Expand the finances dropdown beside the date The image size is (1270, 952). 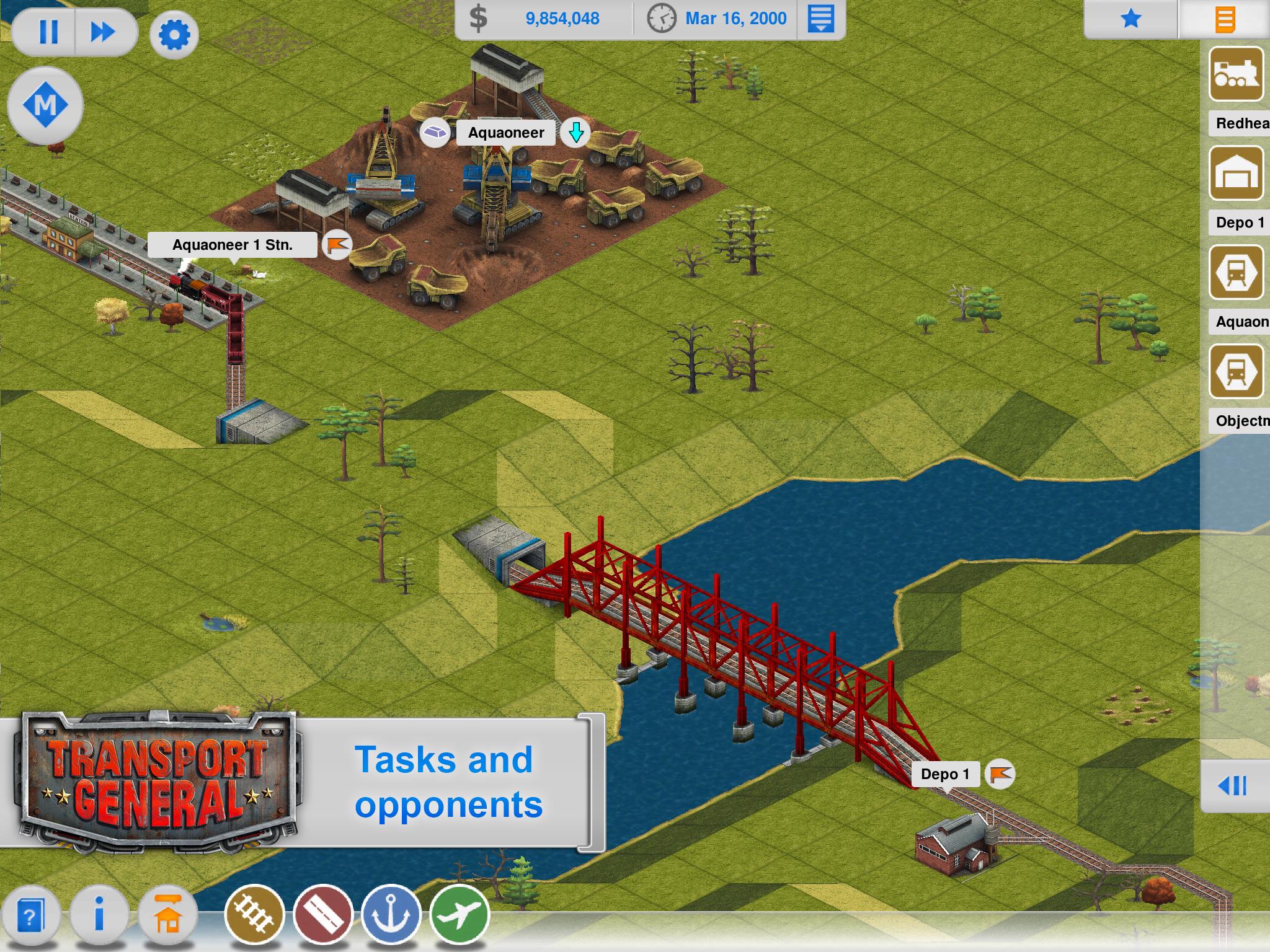coord(821,19)
